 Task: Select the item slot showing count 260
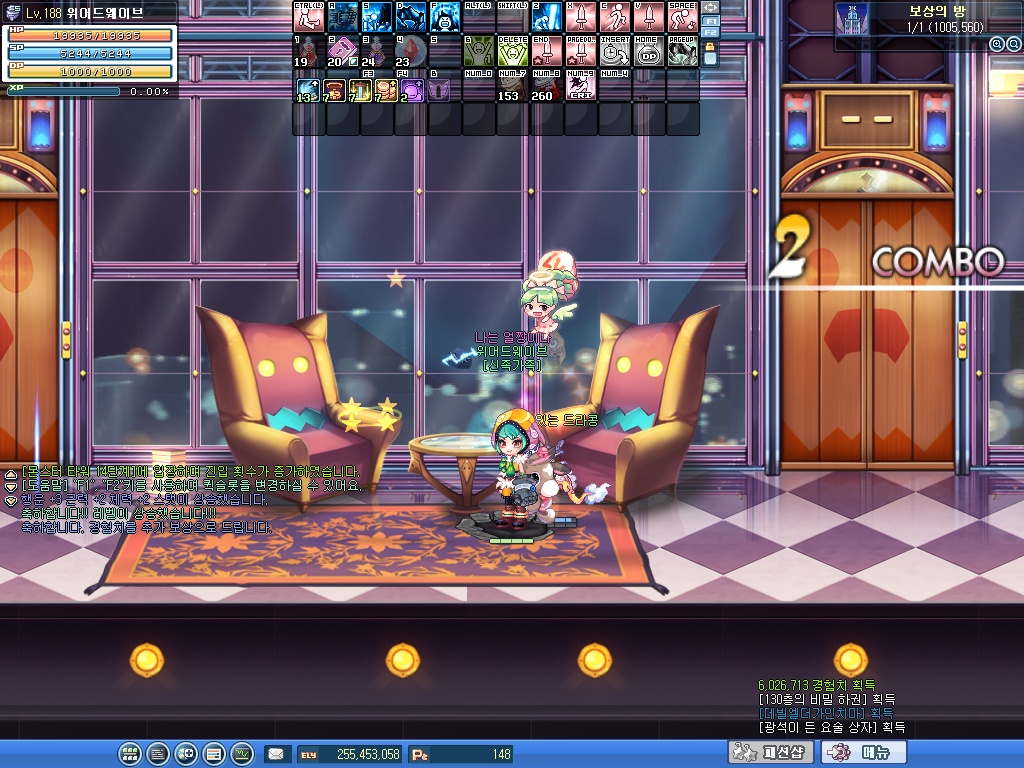545,86
